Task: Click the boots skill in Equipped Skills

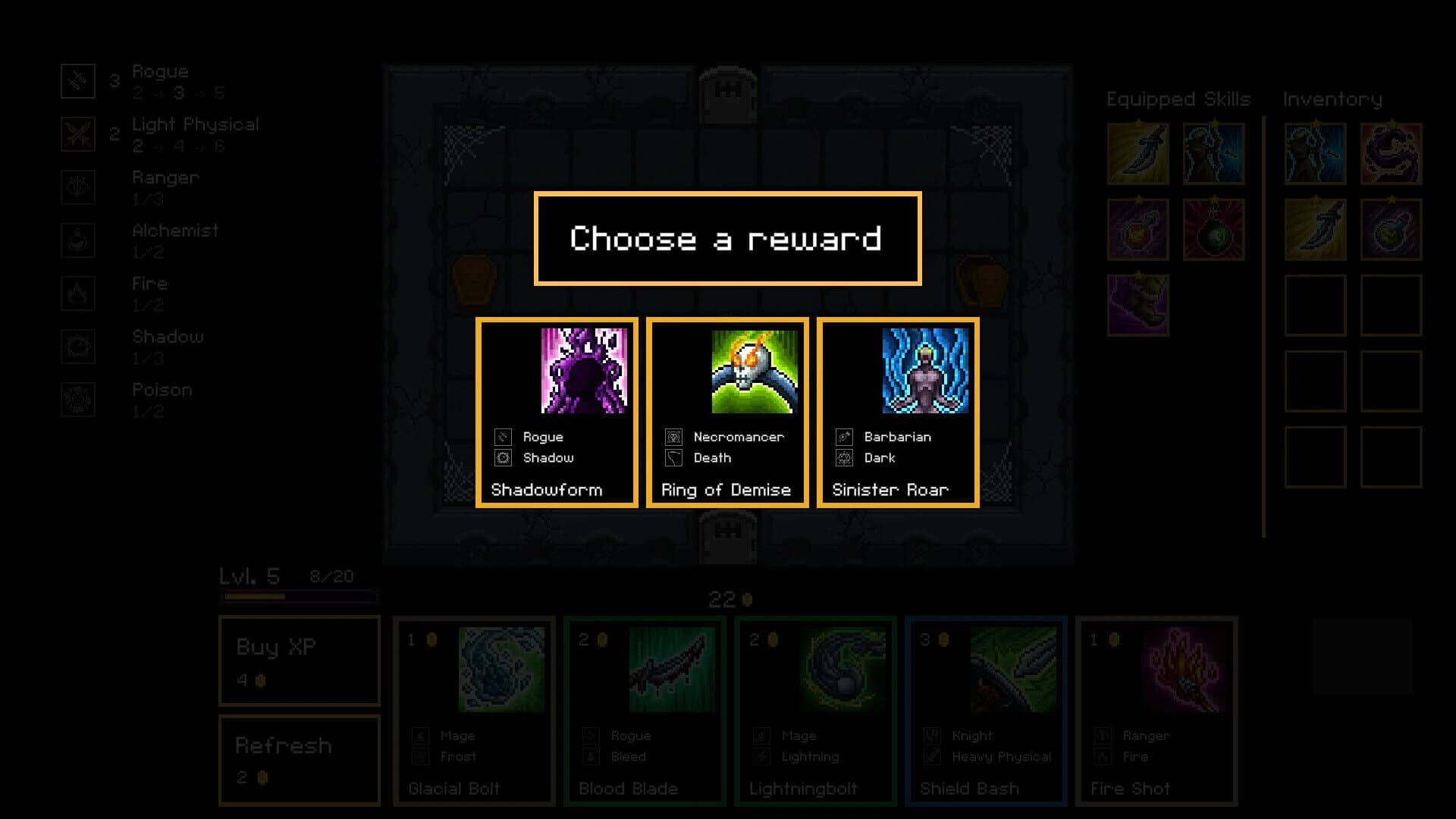Action: pyautogui.click(x=1137, y=305)
